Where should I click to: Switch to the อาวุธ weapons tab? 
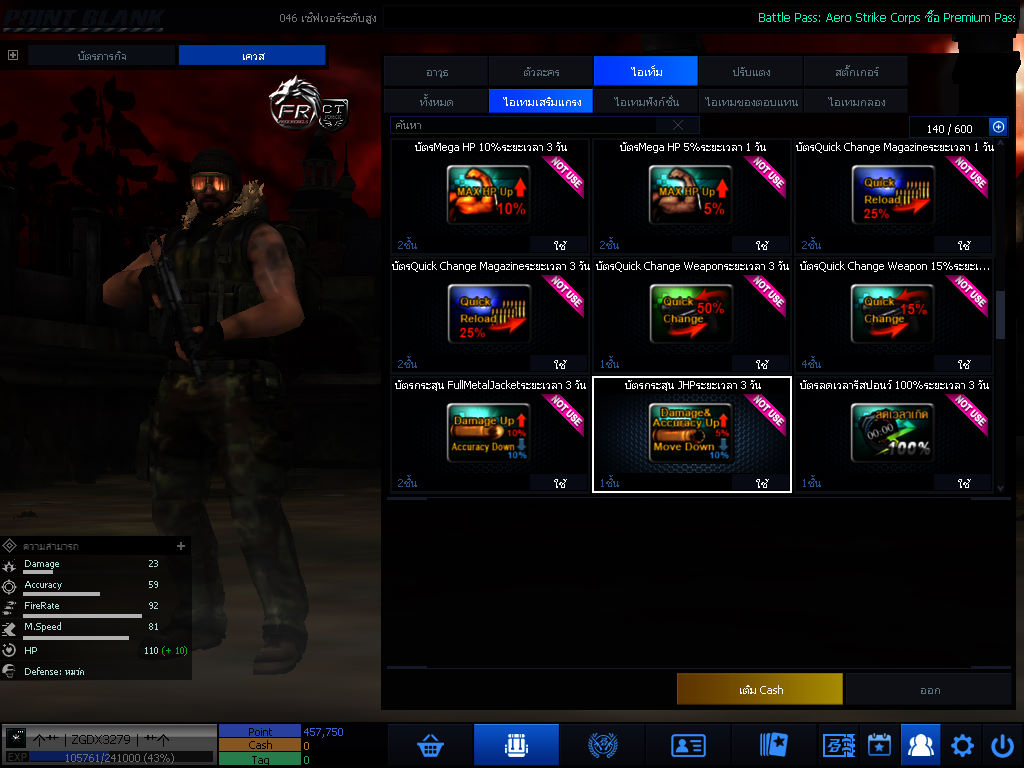436,72
